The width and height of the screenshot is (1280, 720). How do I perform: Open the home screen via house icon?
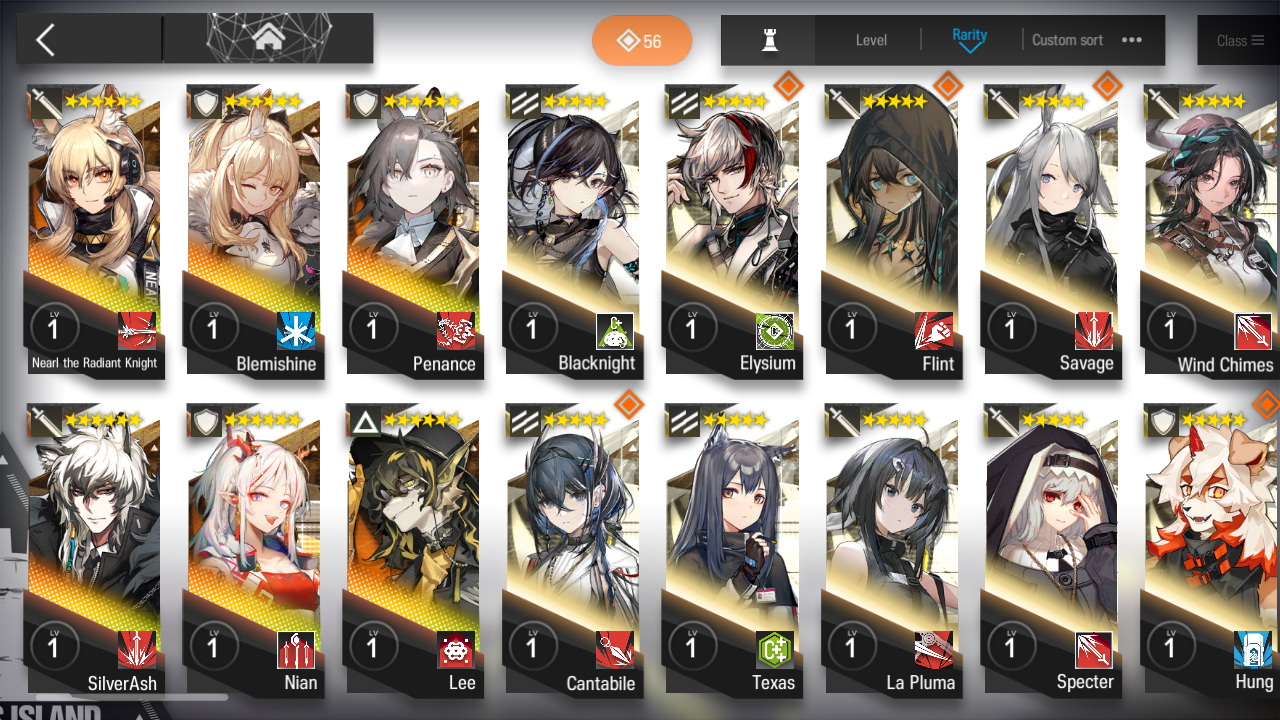click(268, 37)
